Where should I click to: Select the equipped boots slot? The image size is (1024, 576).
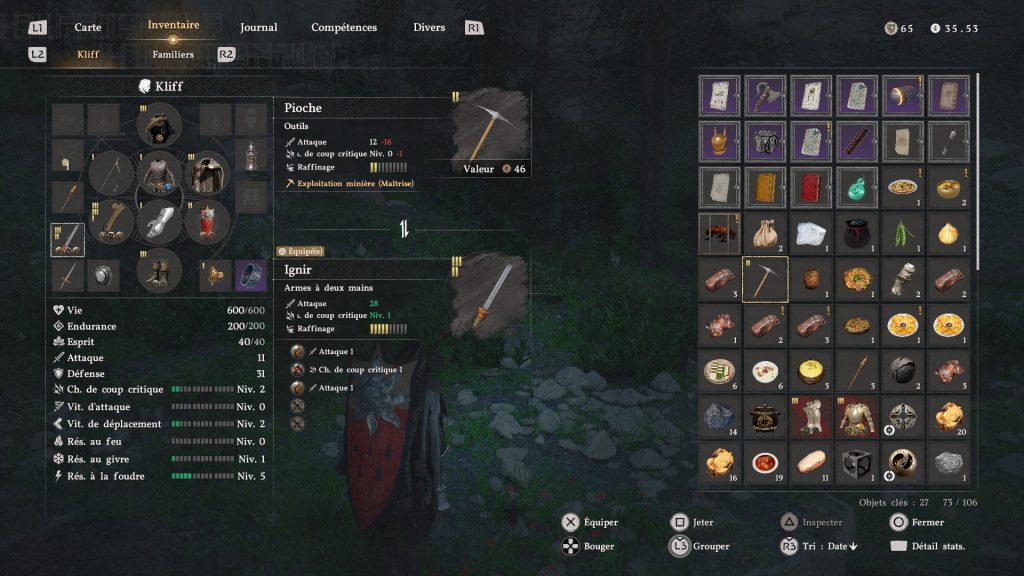(159, 269)
